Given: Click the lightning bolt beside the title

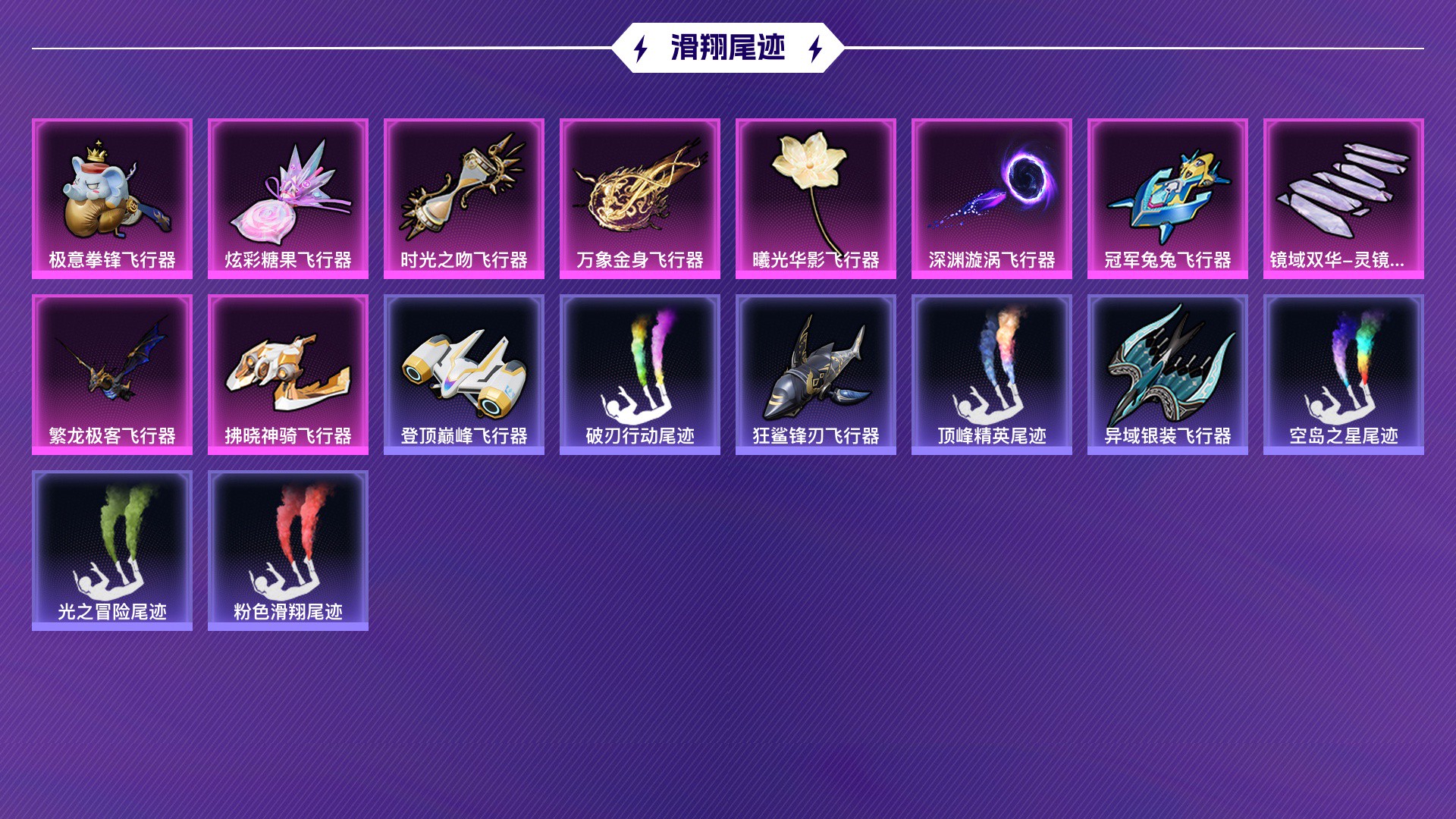Looking at the screenshot, I should pos(641,48).
